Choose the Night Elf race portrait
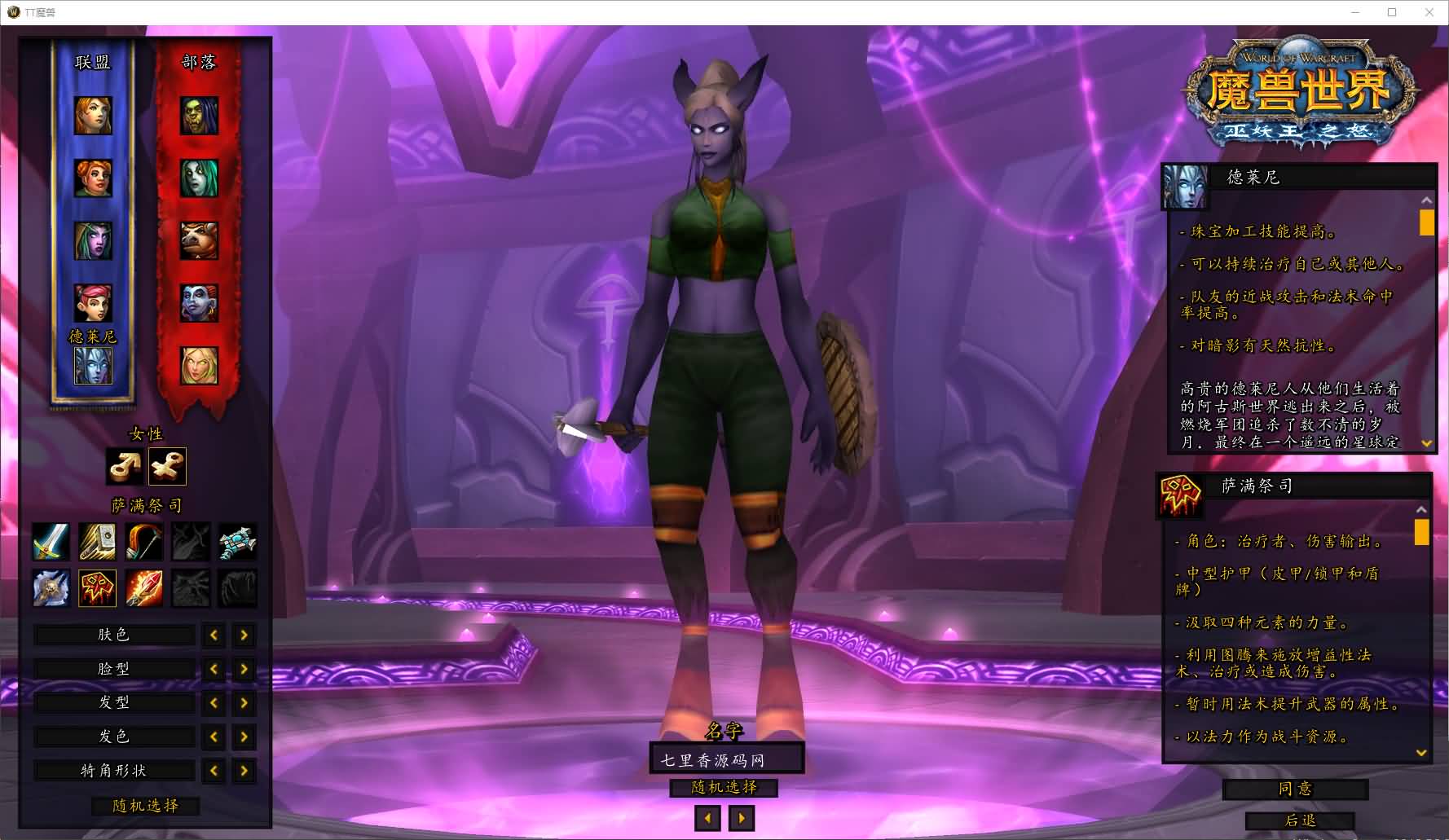This screenshot has height=840, width=1449. [x=93, y=240]
